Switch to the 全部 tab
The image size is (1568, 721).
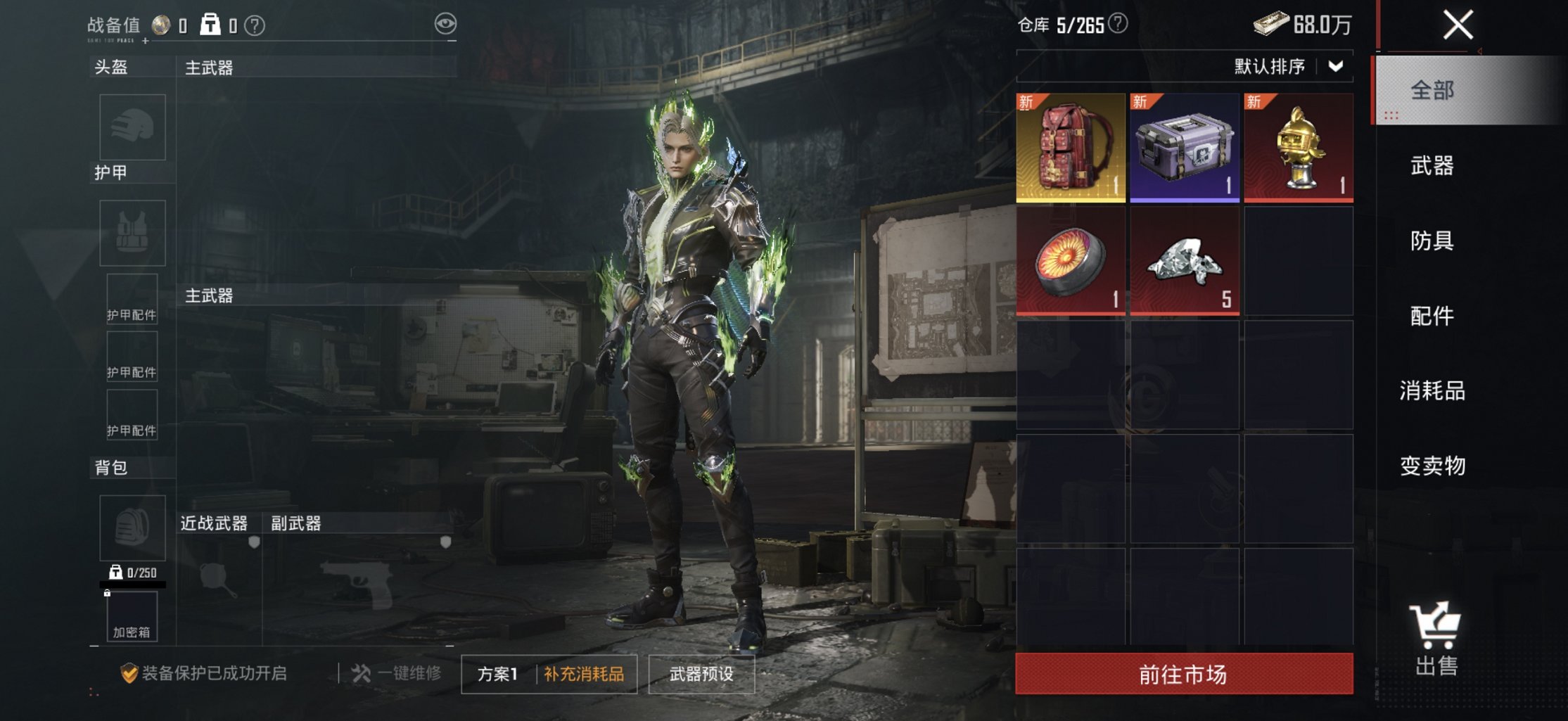(x=1432, y=91)
